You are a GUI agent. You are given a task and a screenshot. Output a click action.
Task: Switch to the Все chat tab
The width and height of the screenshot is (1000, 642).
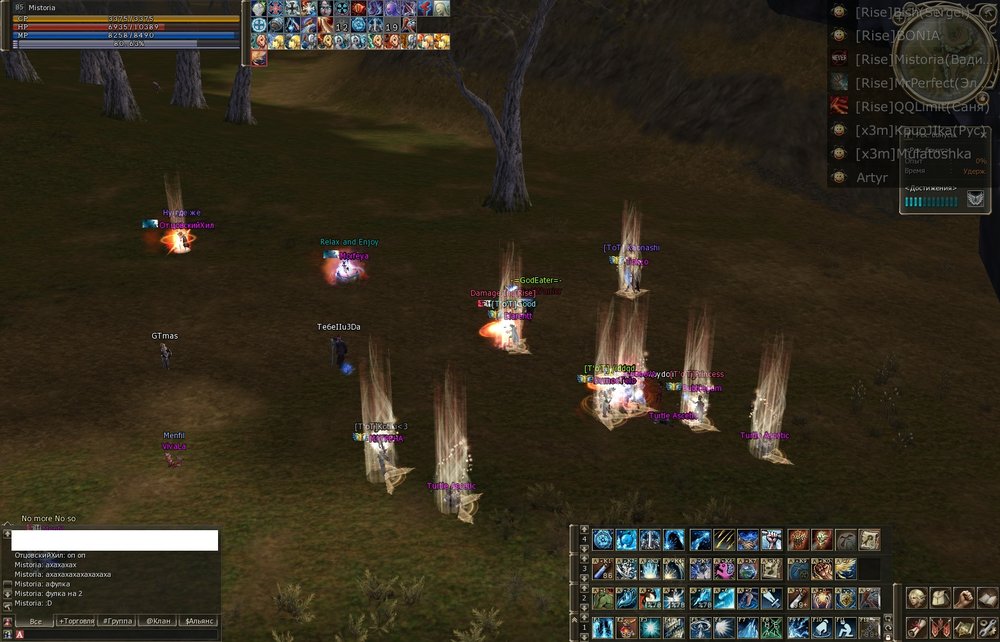[35, 621]
